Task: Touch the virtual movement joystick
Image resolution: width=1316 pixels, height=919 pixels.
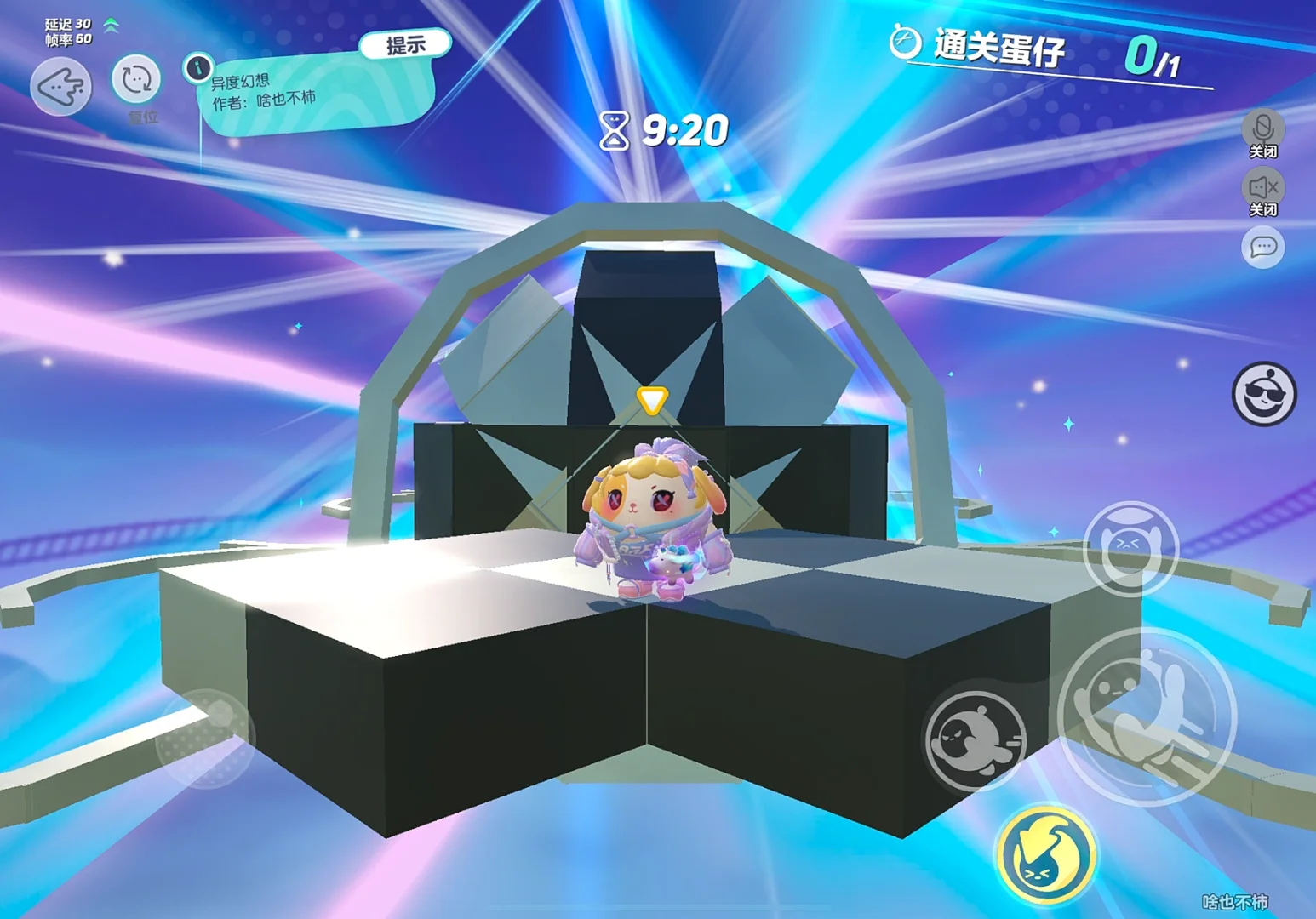Action: pos(205,738)
